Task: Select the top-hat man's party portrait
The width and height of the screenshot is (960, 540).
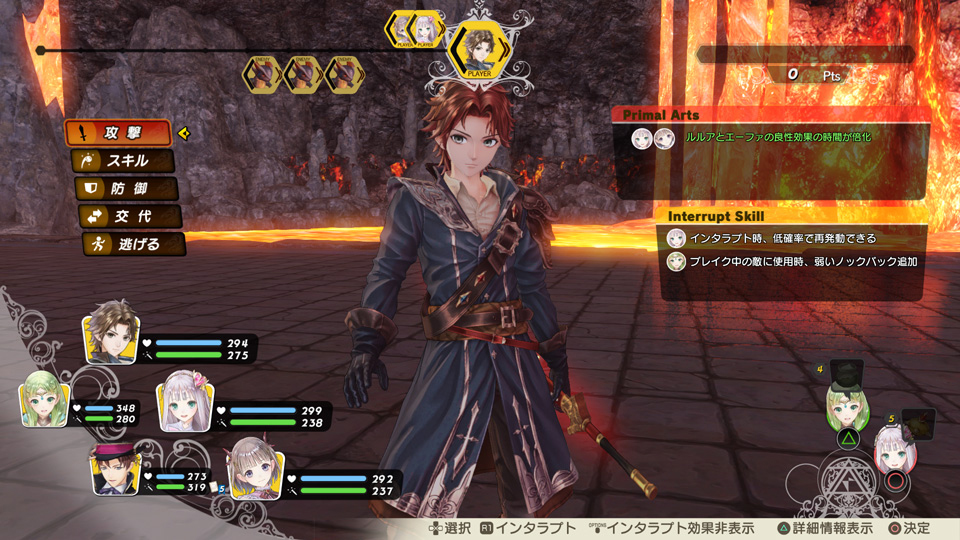Action: [115, 468]
